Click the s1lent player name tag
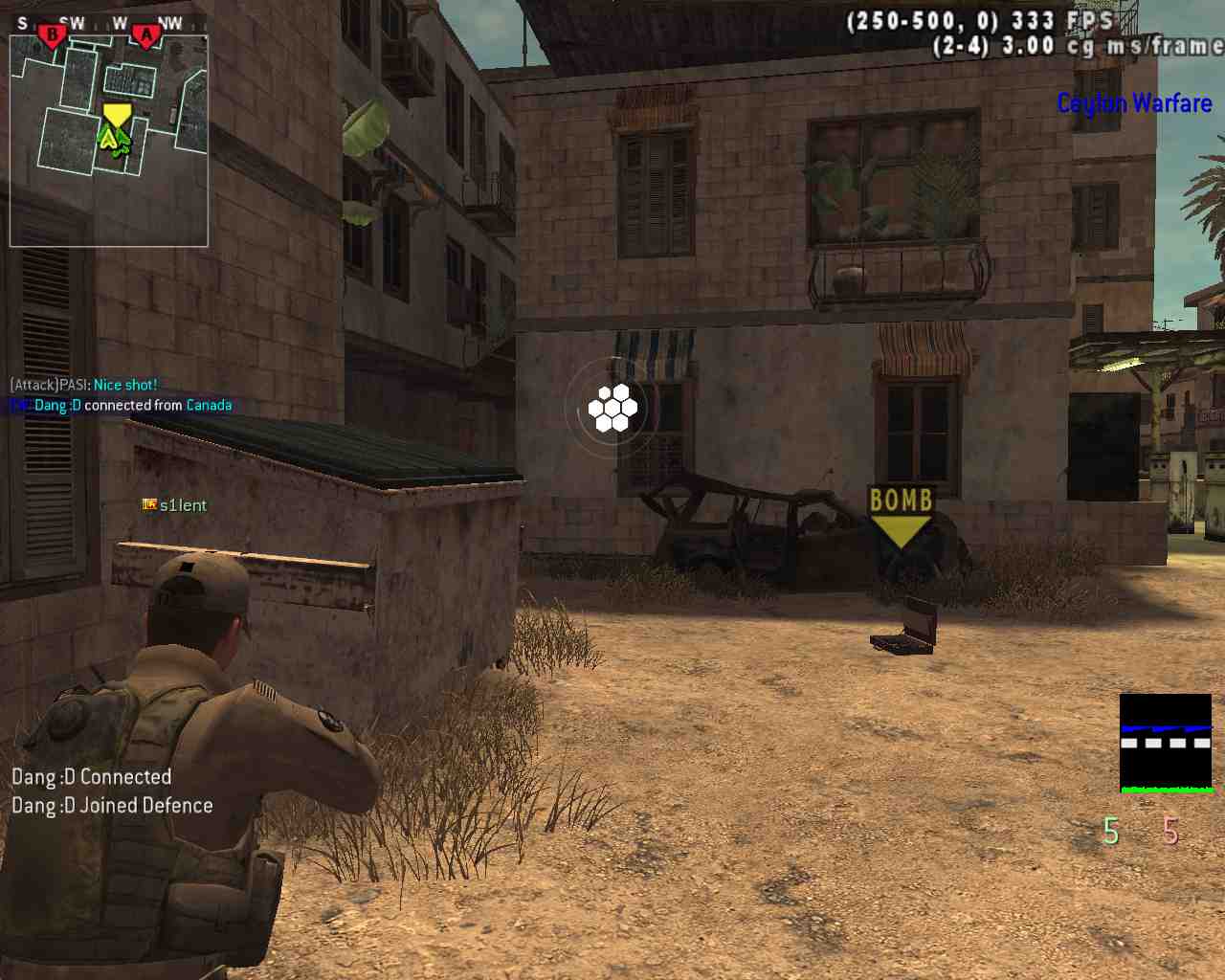The width and height of the screenshot is (1225, 980). pyautogui.click(x=182, y=505)
